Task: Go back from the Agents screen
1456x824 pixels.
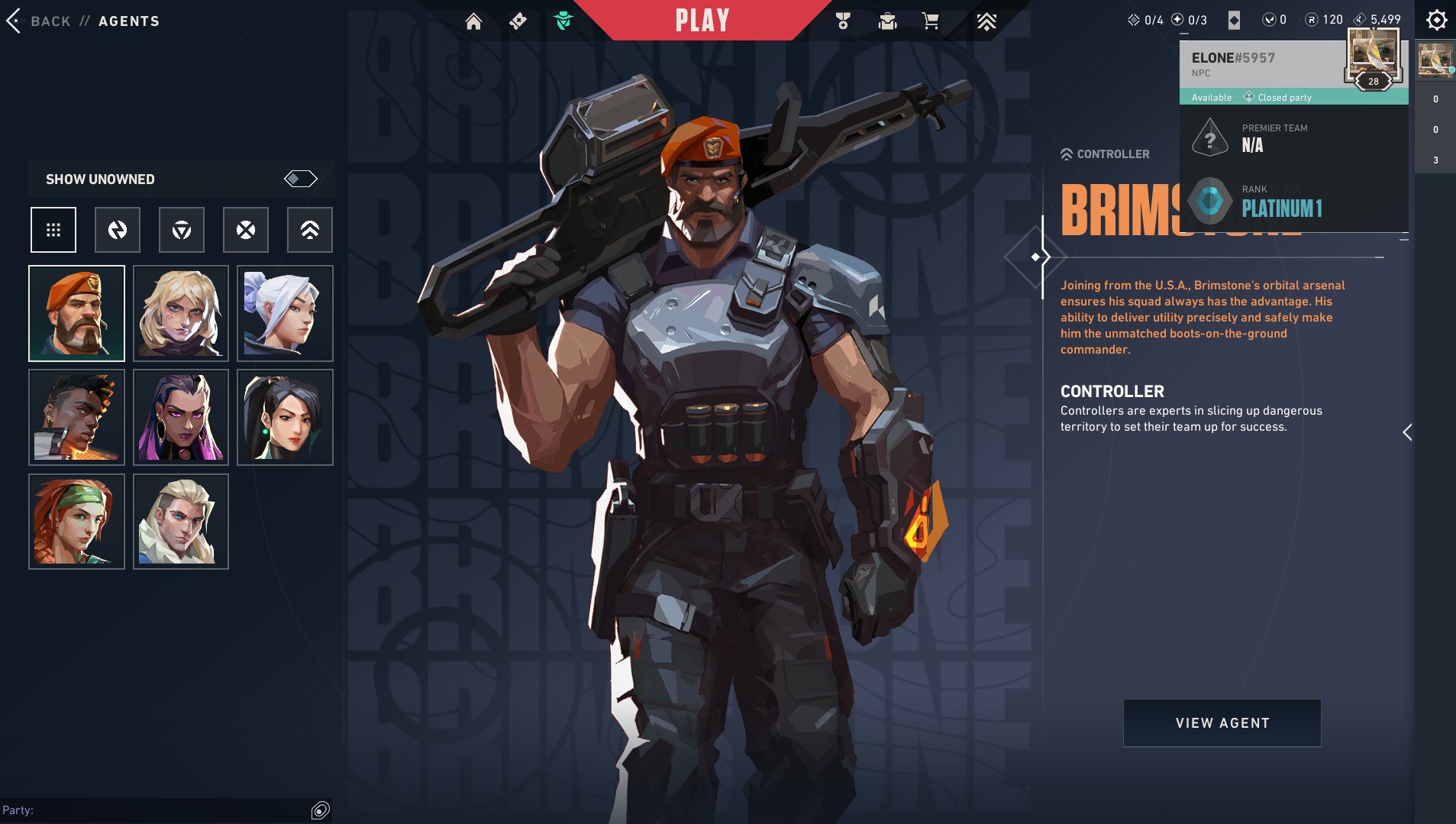Action: [x=38, y=21]
